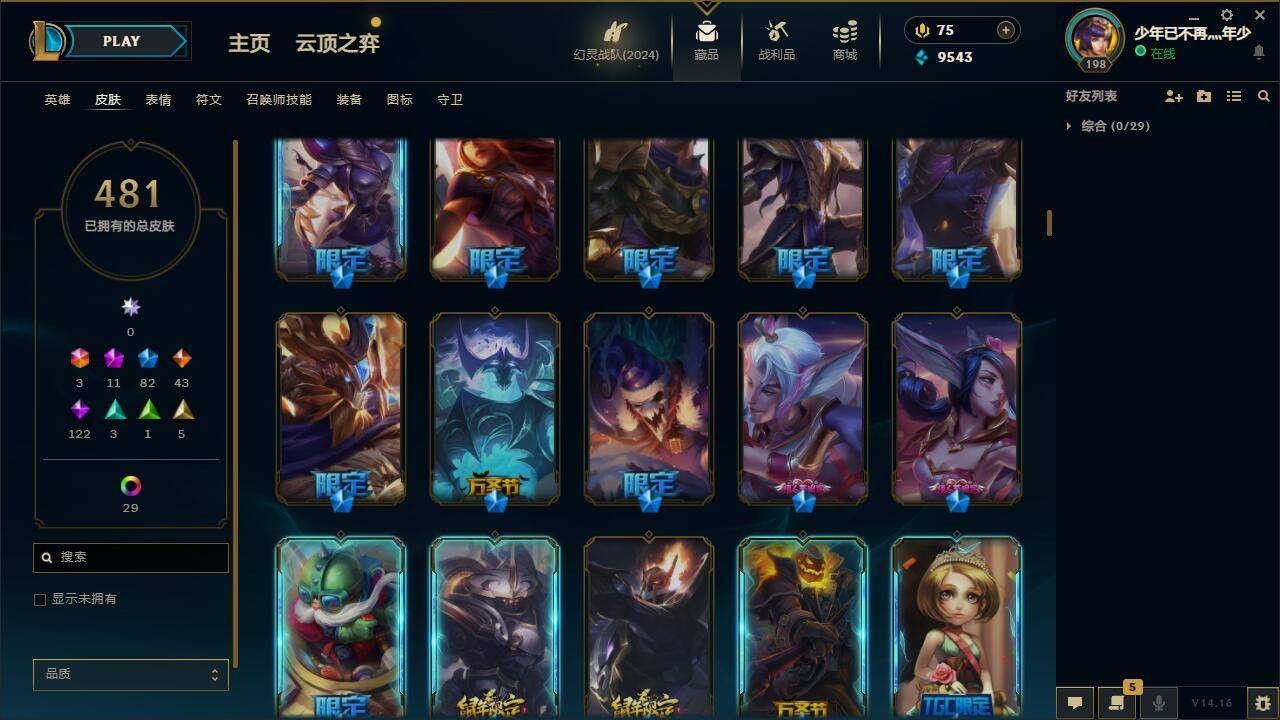Click the plus button to purchase RP
The image size is (1280, 720).
pos(1004,30)
